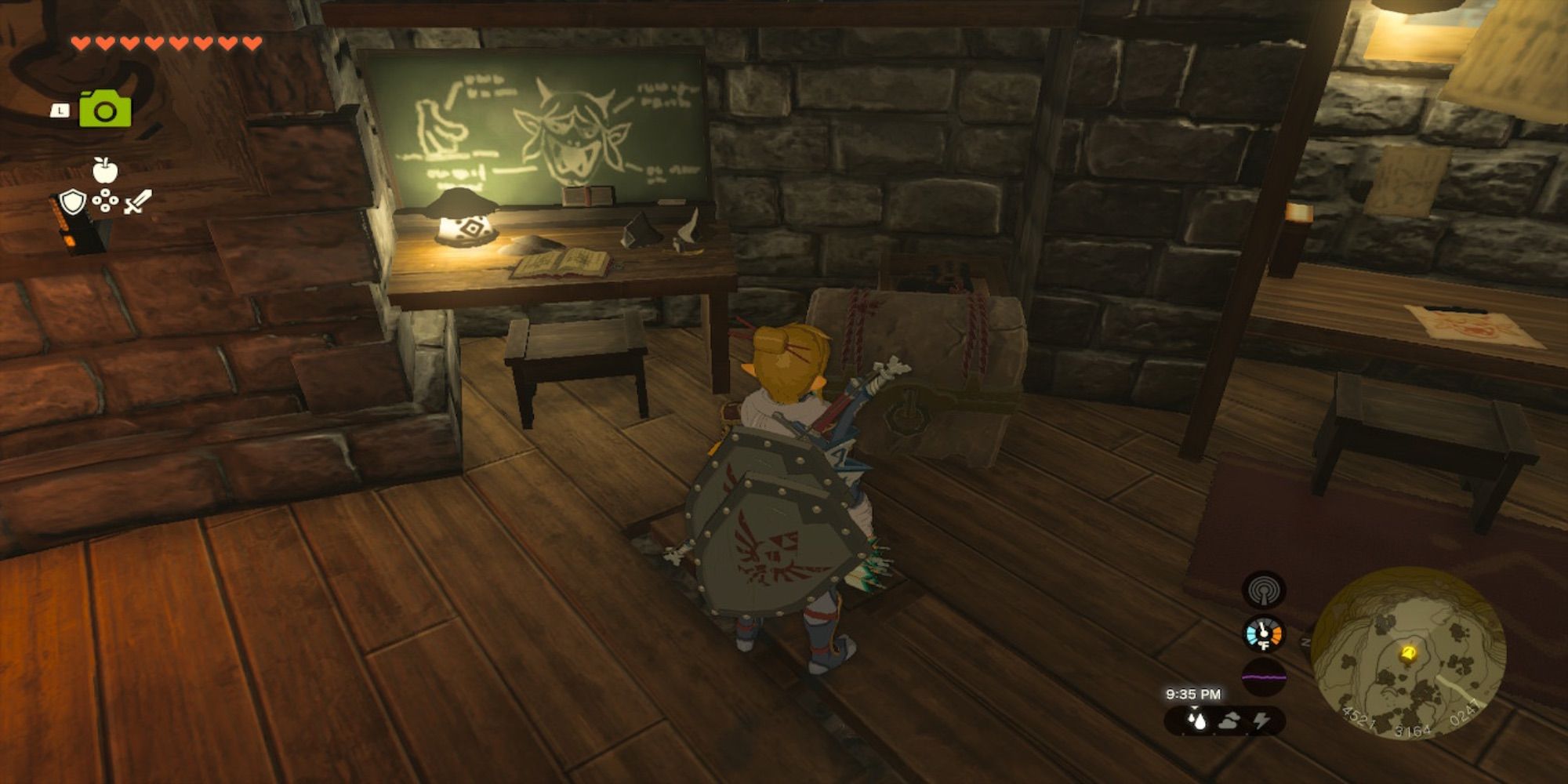Click the apple food indicator icon
Screen dimensions: 1568x784
105,169
